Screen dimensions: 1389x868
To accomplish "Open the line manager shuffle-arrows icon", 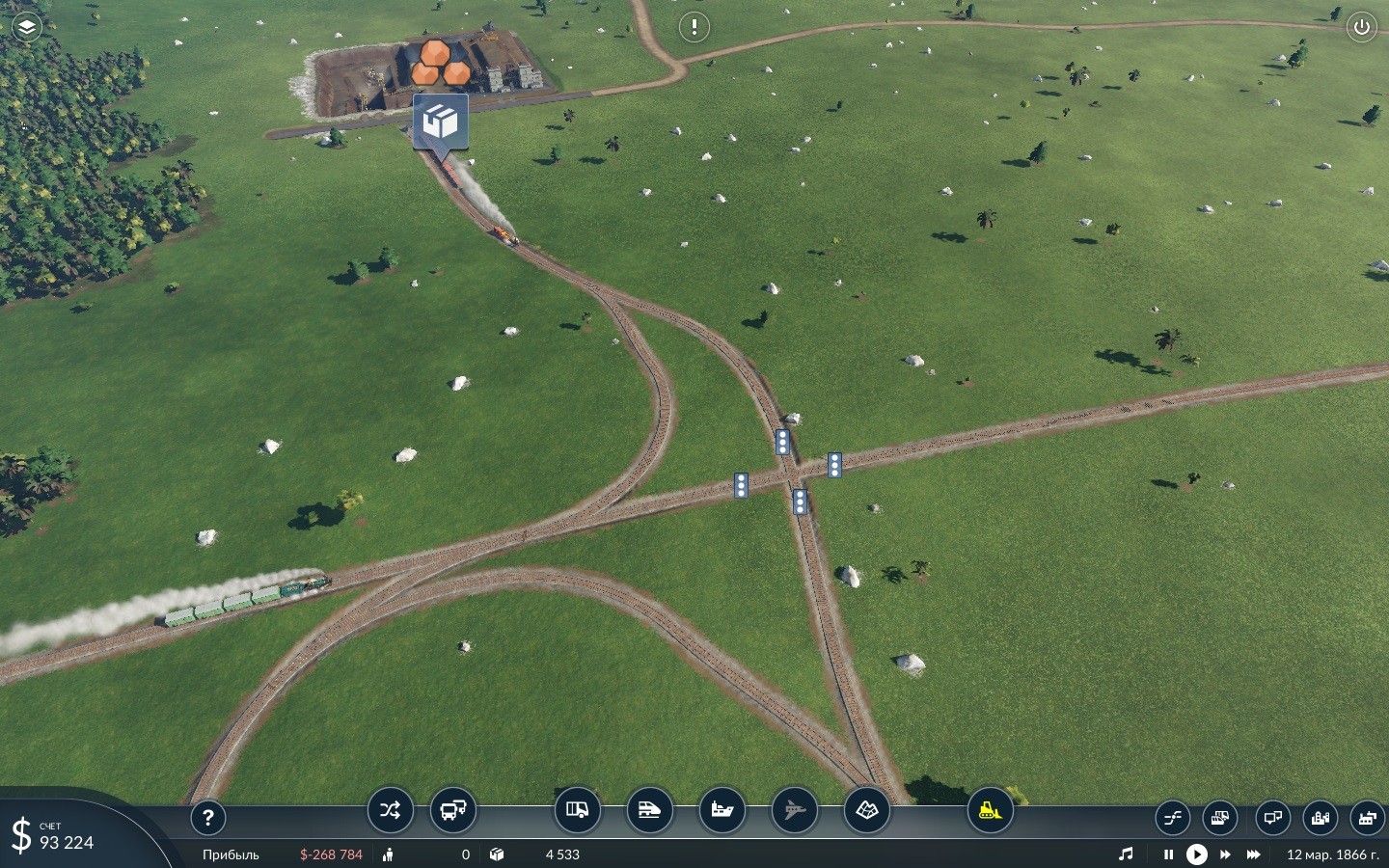I will (x=390, y=810).
